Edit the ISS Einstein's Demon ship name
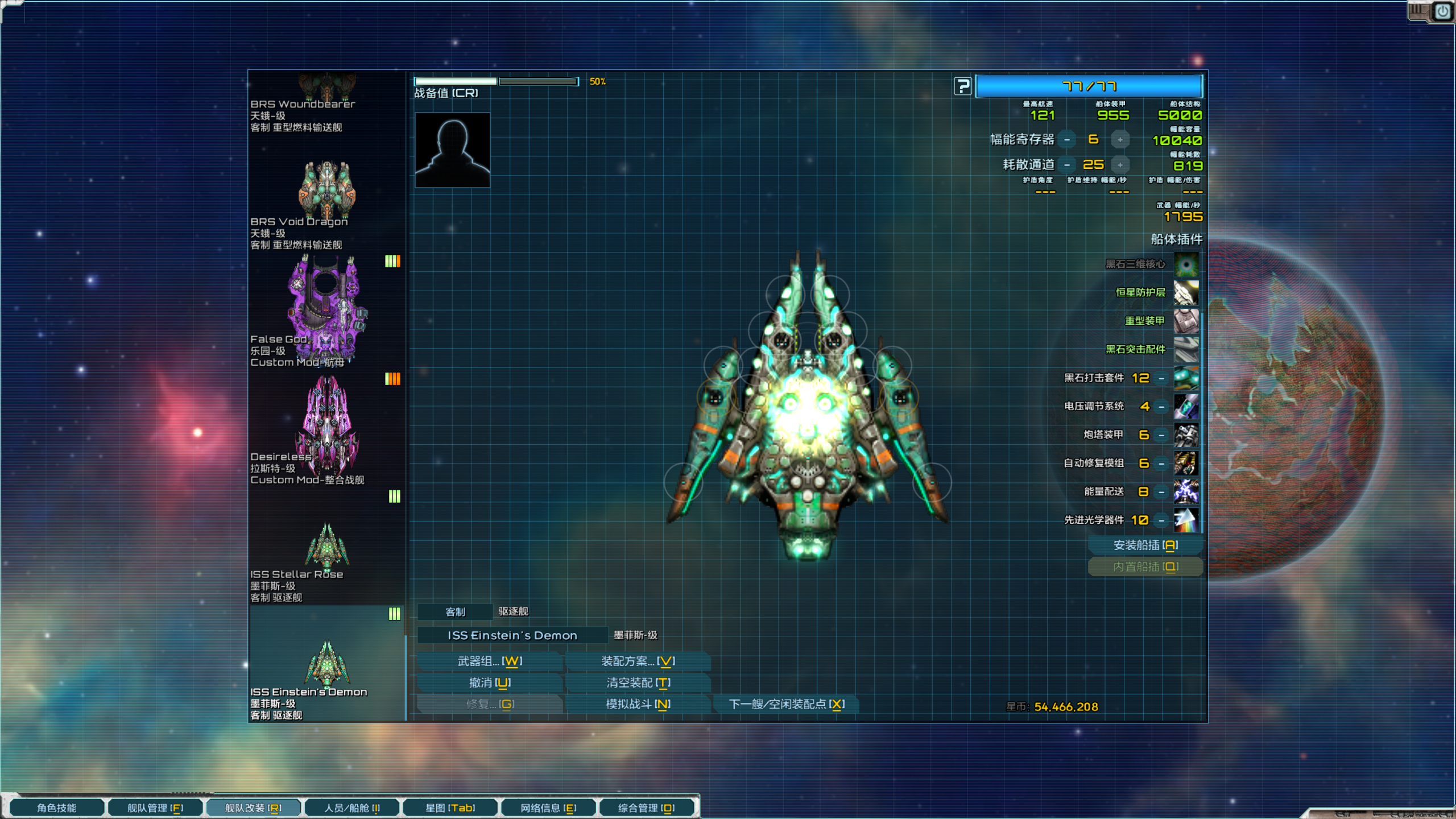The height and width of the screenshot is (819, 1456). (x=512, y=635)
